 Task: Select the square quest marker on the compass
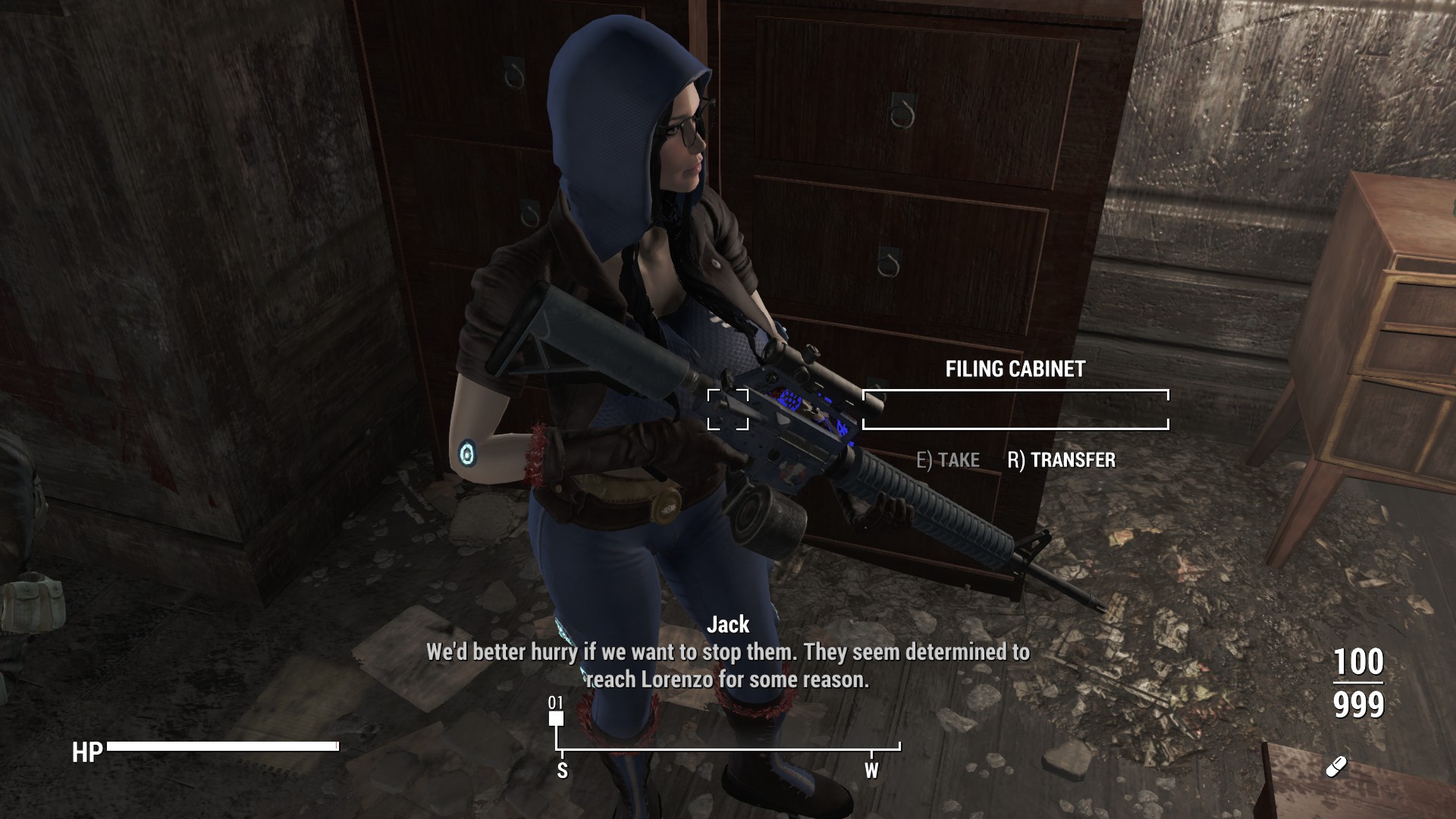(x=557, y=718)
